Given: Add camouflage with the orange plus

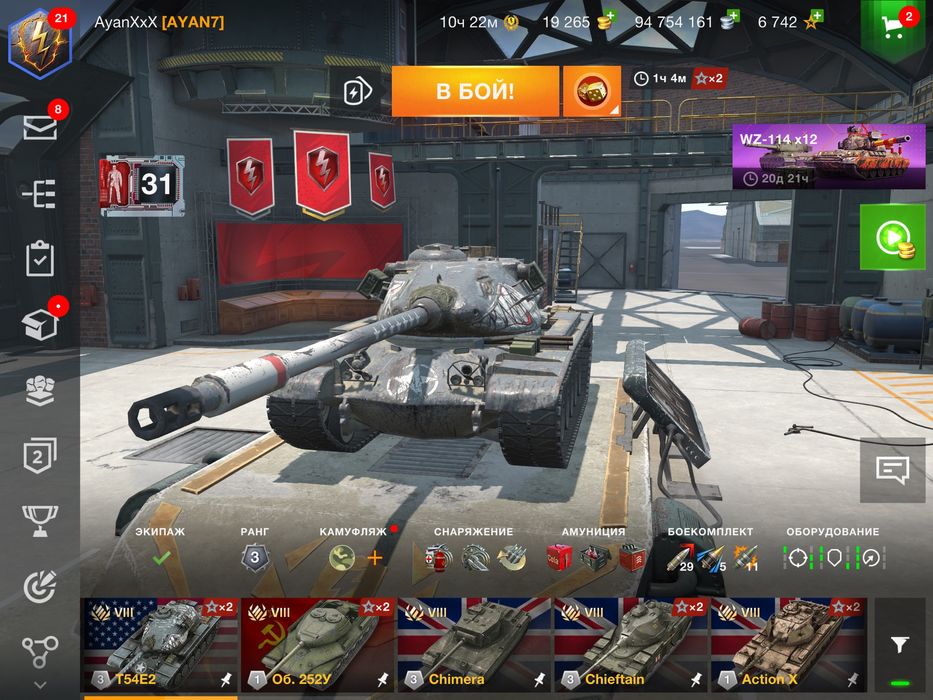Looking at the screenshot, I should [375, 558].
